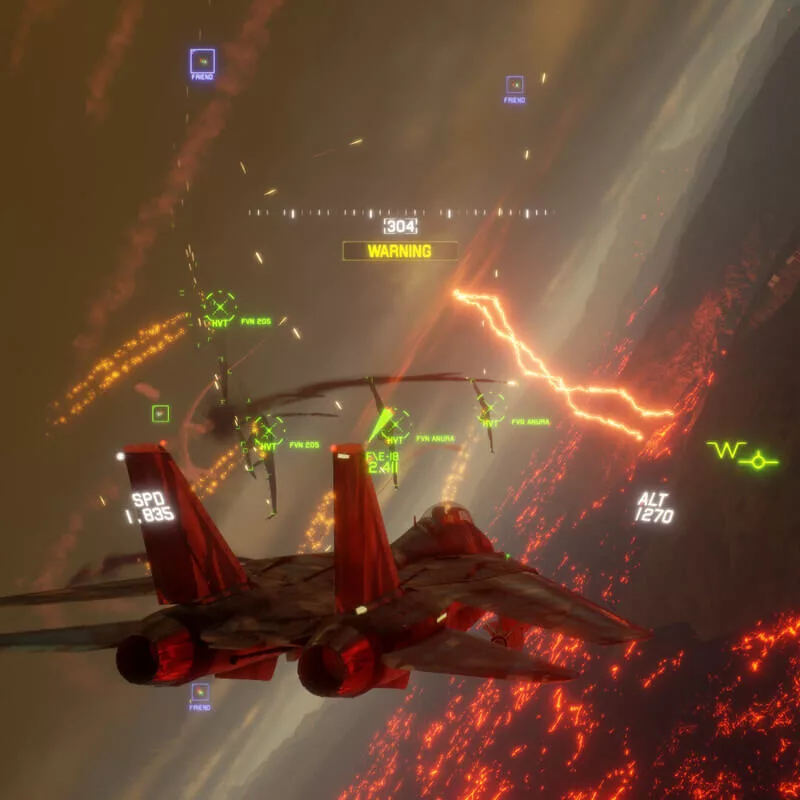Image resolution: width=800 pixels, height=800 pixels.
Task: Click the green aircraft attitude indicator symbol
Action: tap(742, 455)
